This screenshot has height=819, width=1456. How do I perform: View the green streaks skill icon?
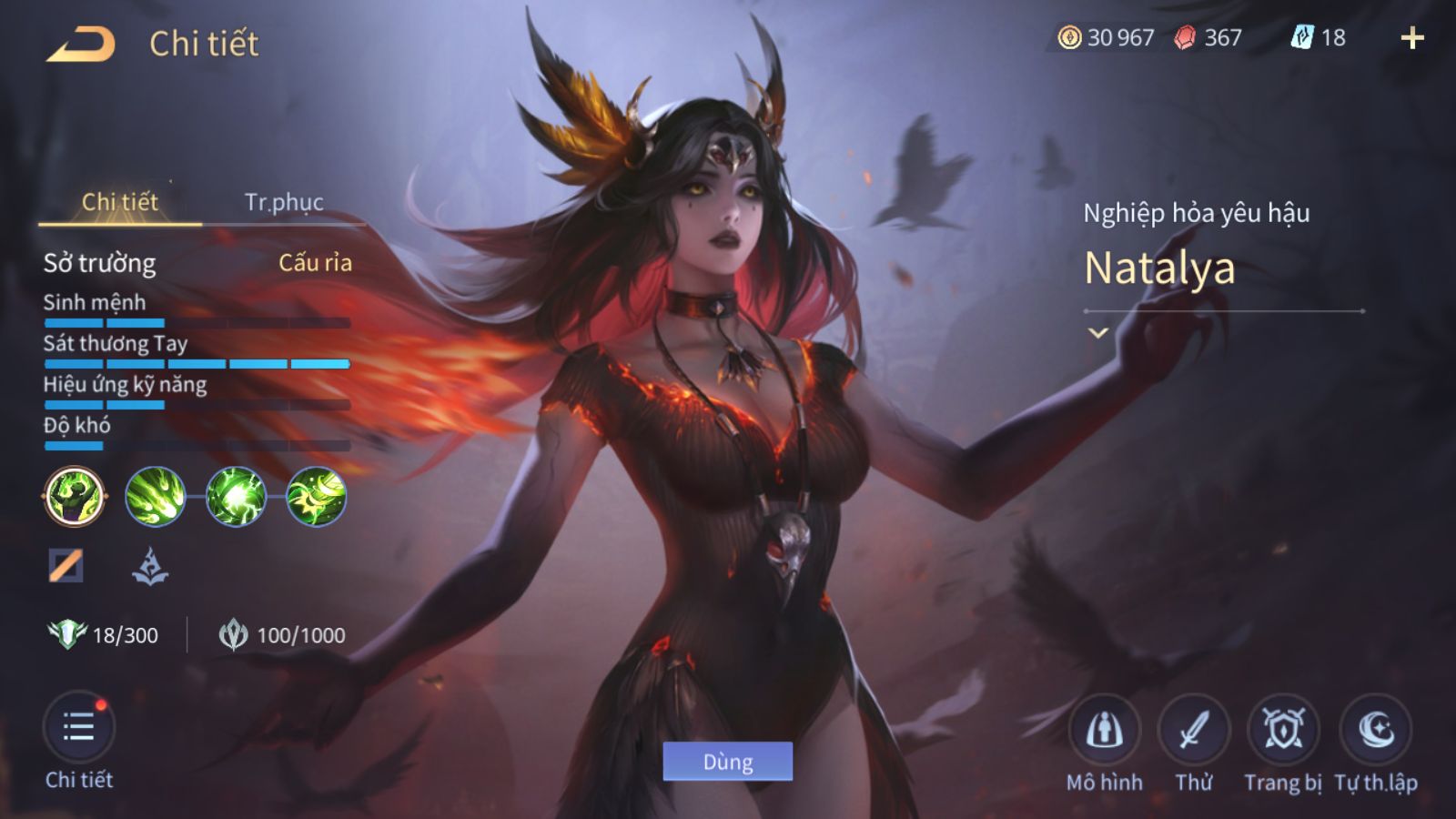(x=155, y=497)
